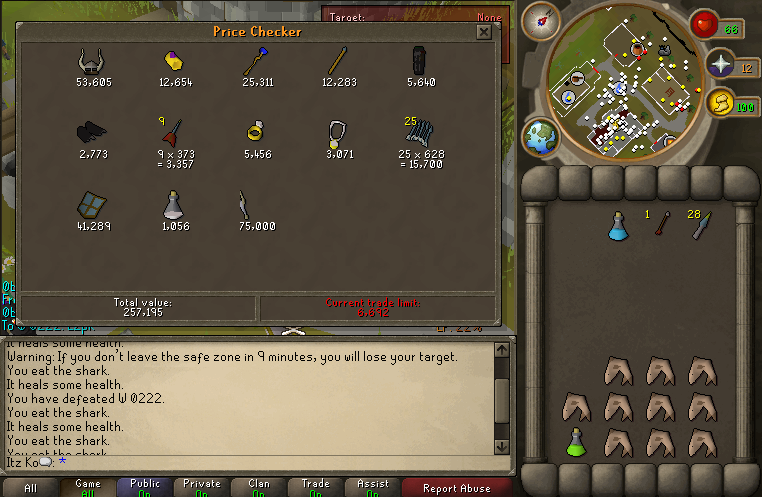Click the inventory stack of 28 darts

pyautogui.click(x=702, y=226)
